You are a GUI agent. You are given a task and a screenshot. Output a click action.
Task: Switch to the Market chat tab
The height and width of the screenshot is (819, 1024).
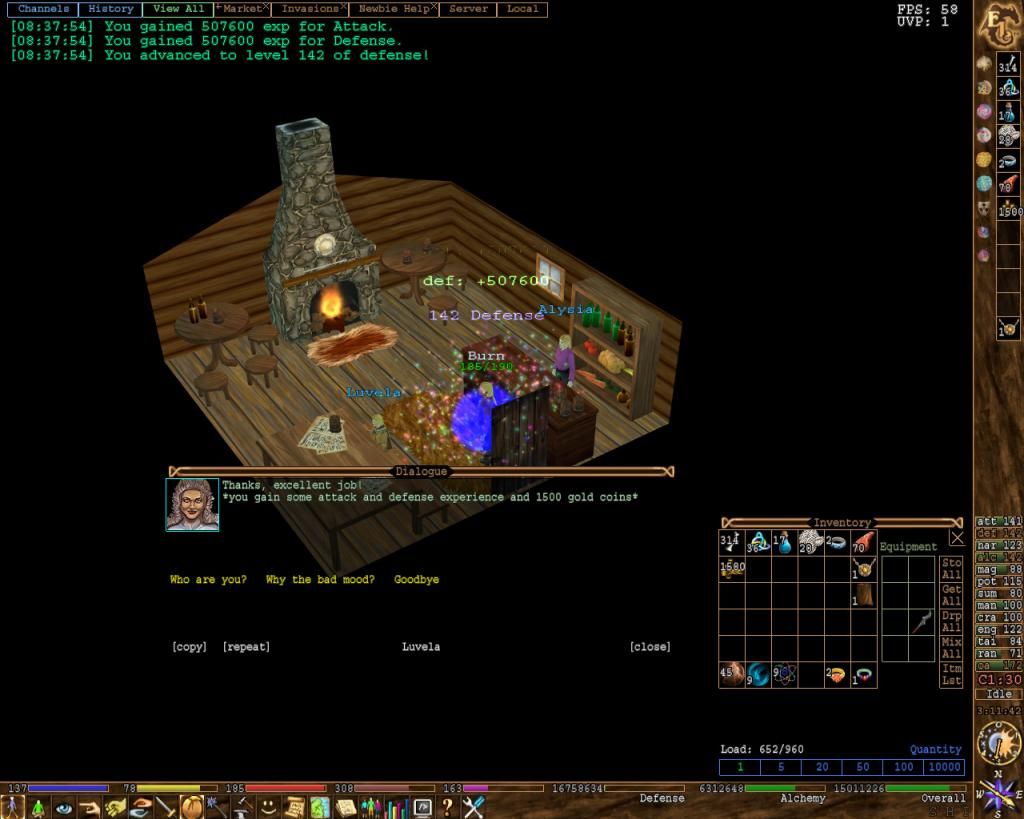[243, 9]
